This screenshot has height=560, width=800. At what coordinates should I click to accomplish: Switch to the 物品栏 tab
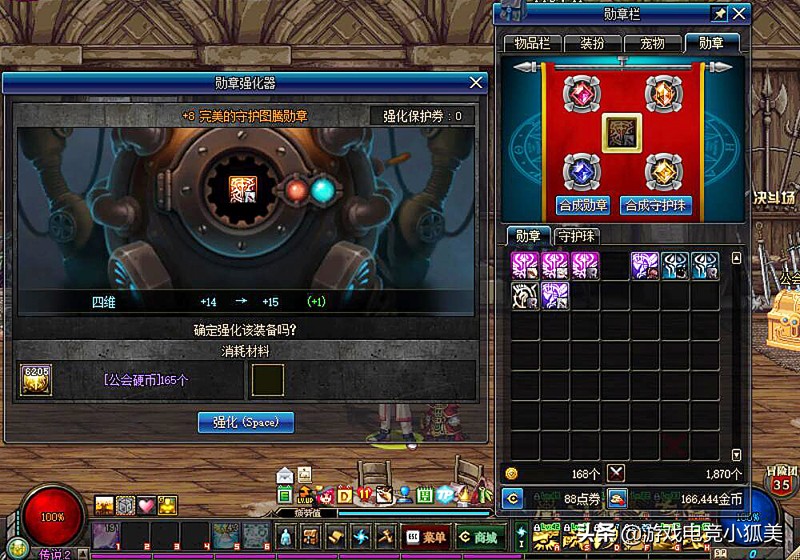pyautogui.click(x=532, y=43)
